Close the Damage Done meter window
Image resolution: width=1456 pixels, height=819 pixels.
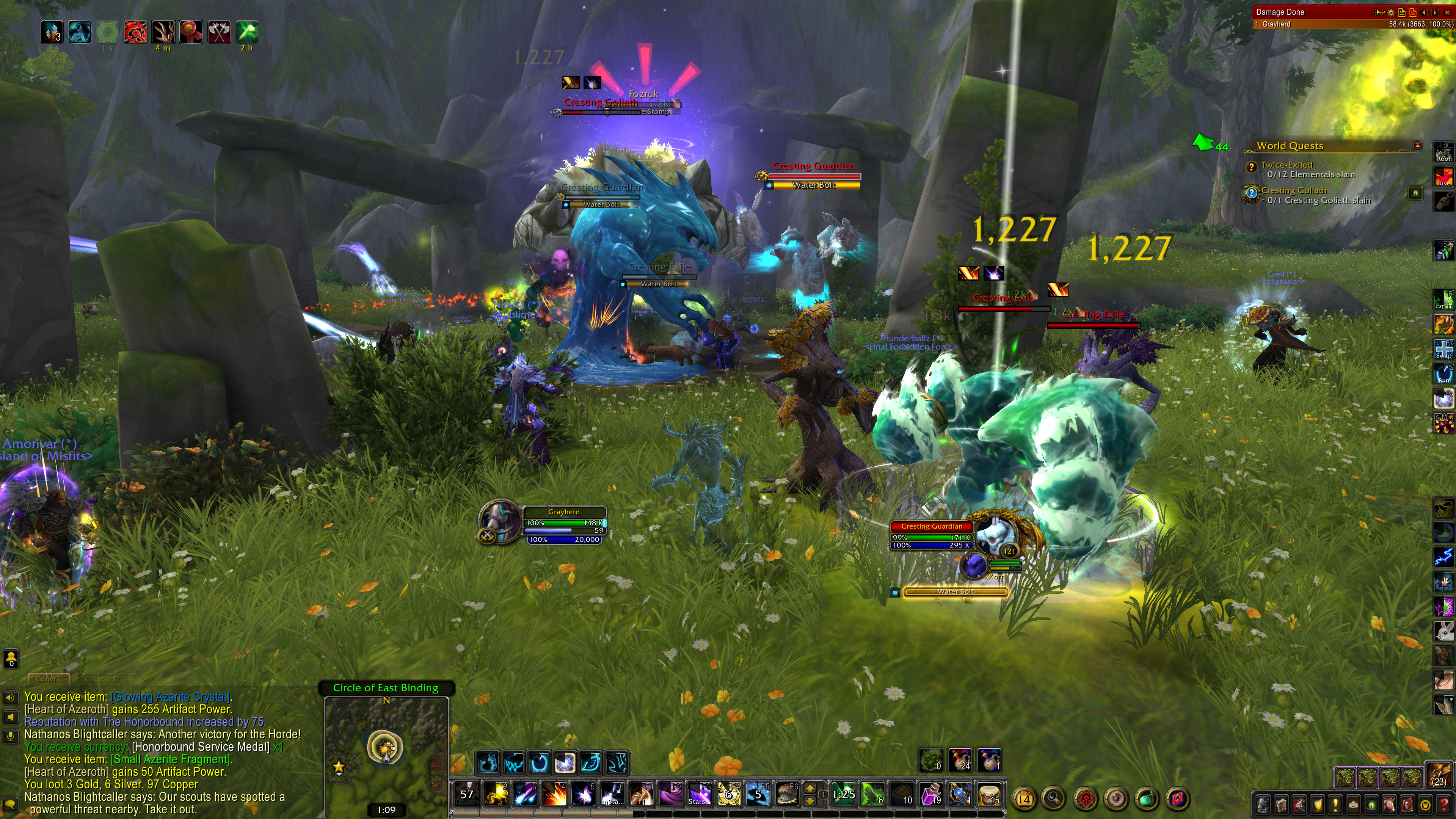point(1447,12)
